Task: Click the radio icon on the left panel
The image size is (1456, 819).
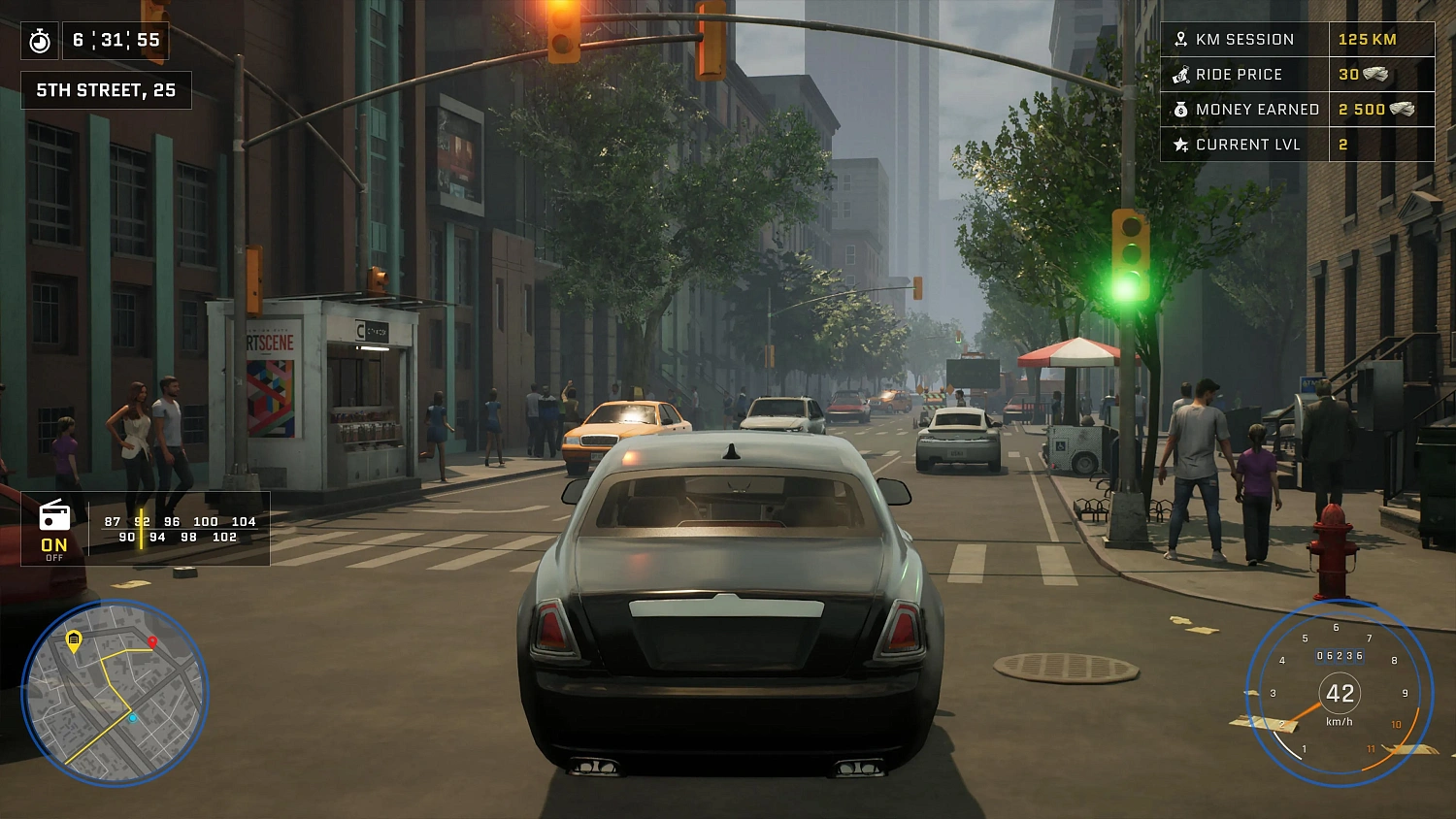Action: (53, 515)
